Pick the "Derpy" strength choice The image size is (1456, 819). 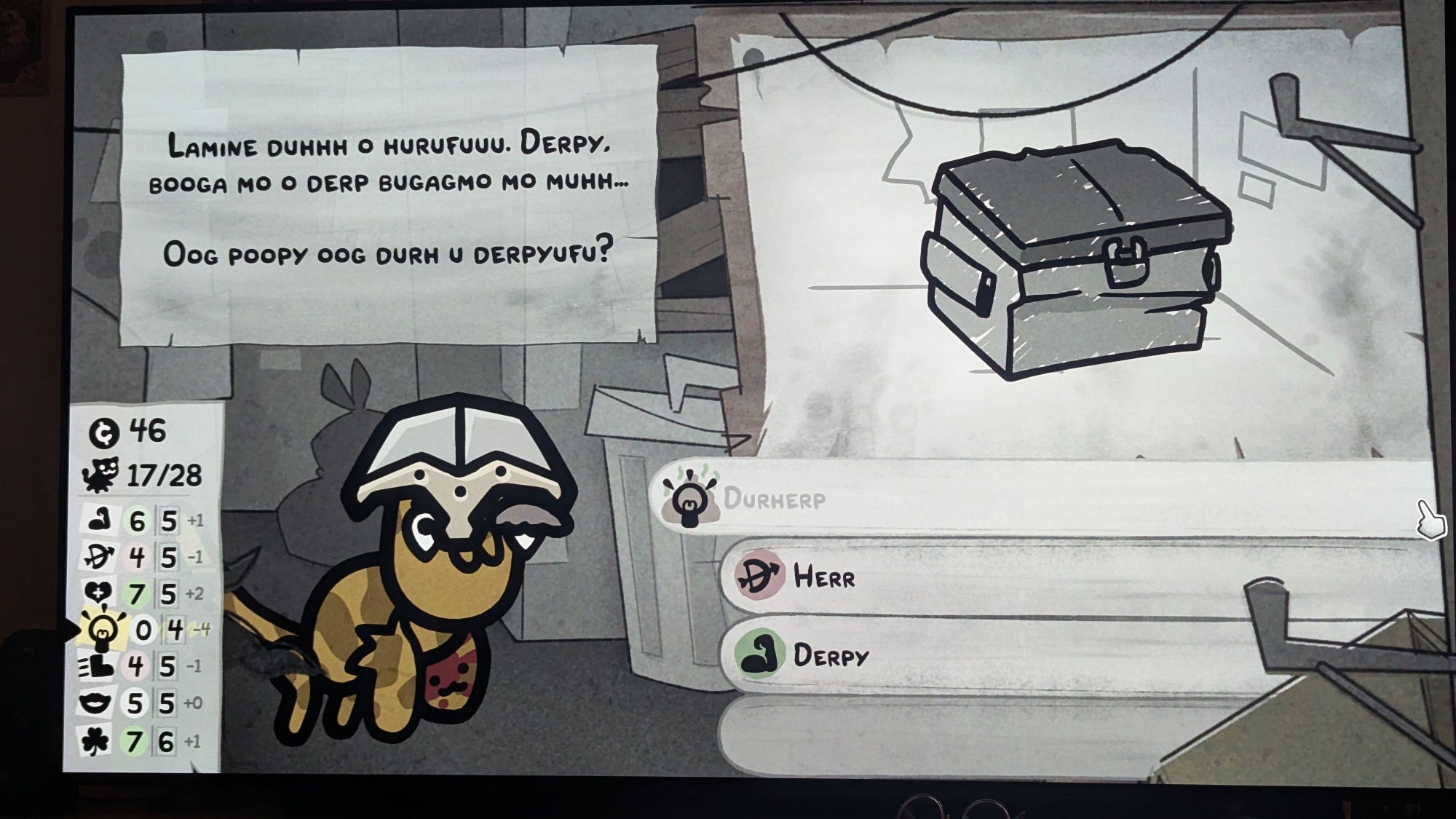click(x=830, y=655)
